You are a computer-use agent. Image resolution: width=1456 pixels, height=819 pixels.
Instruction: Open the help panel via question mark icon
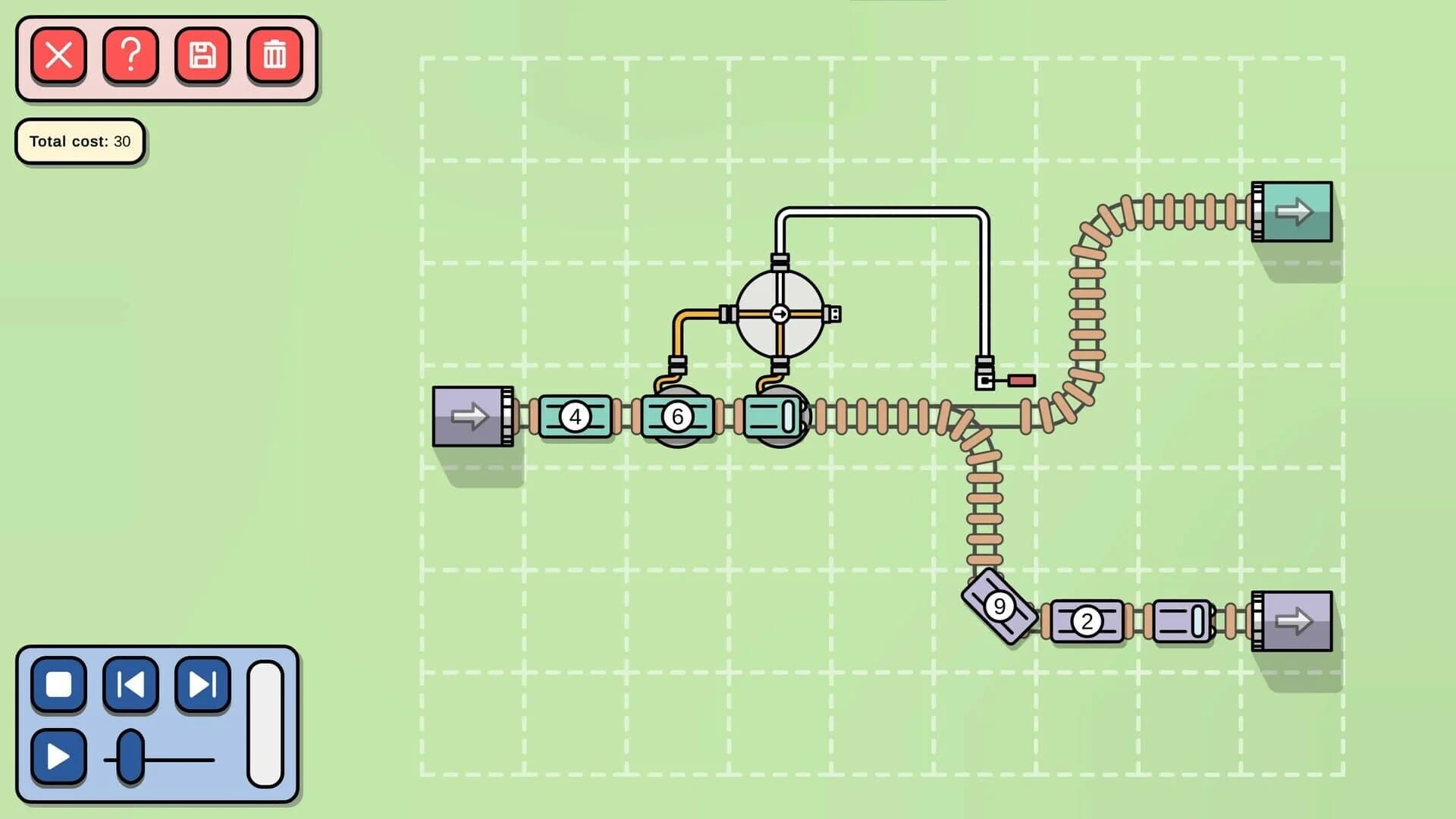(130, 55)
